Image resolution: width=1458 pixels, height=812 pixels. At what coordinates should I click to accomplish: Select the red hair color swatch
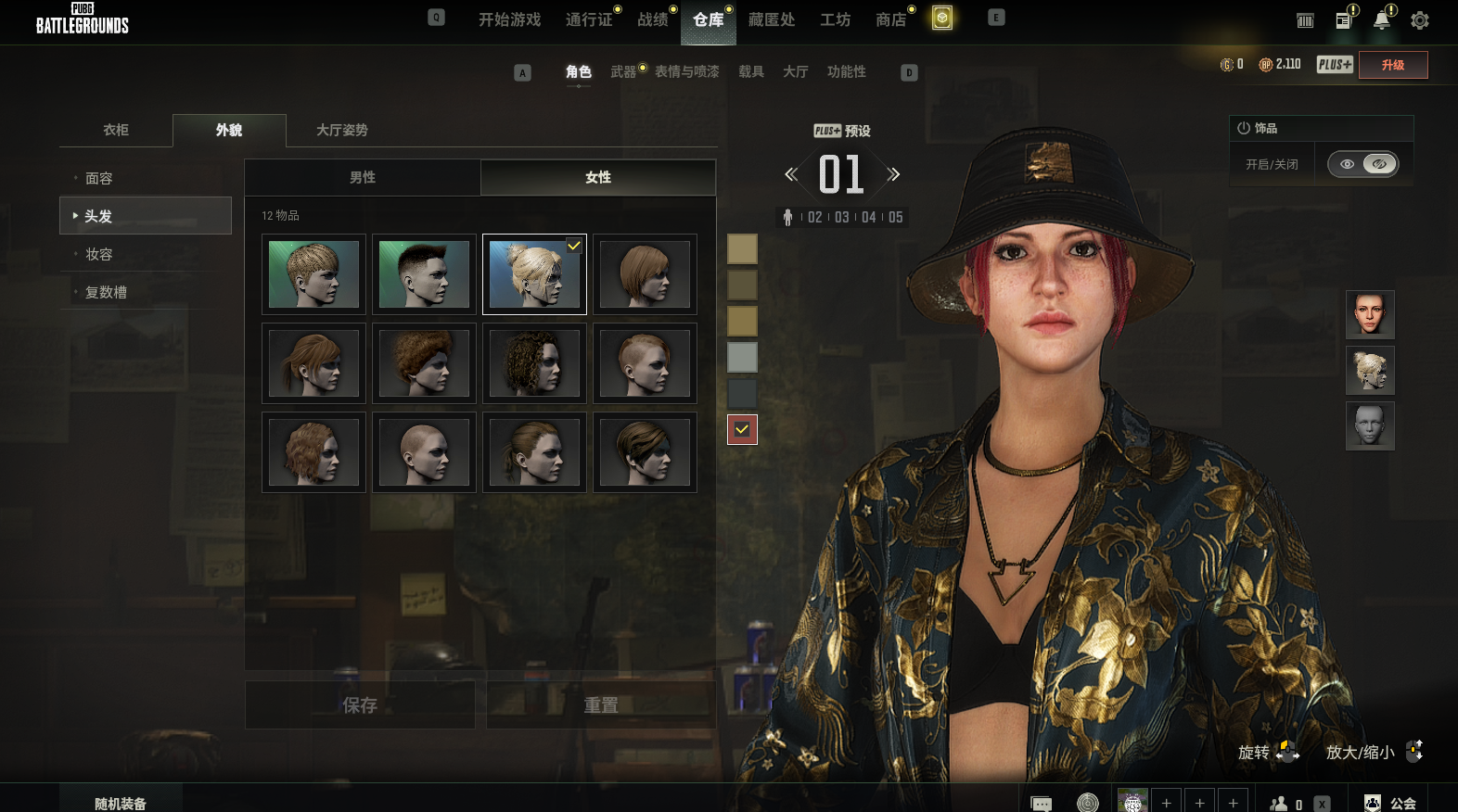(x=742, y=429)
